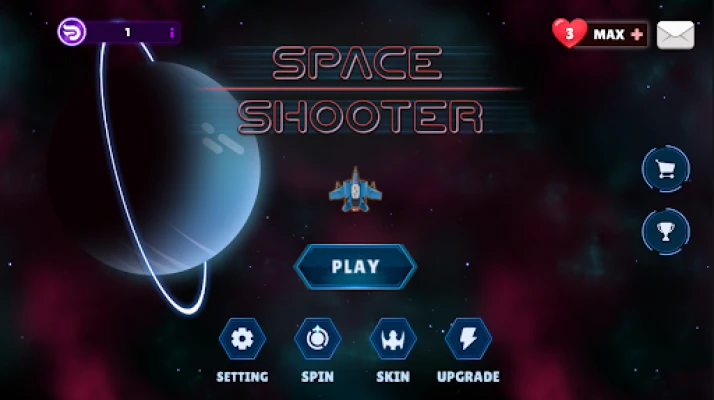Click the purple currency coin icon
The height and width of the screenshot is (400, 714).
pos(73,33)
